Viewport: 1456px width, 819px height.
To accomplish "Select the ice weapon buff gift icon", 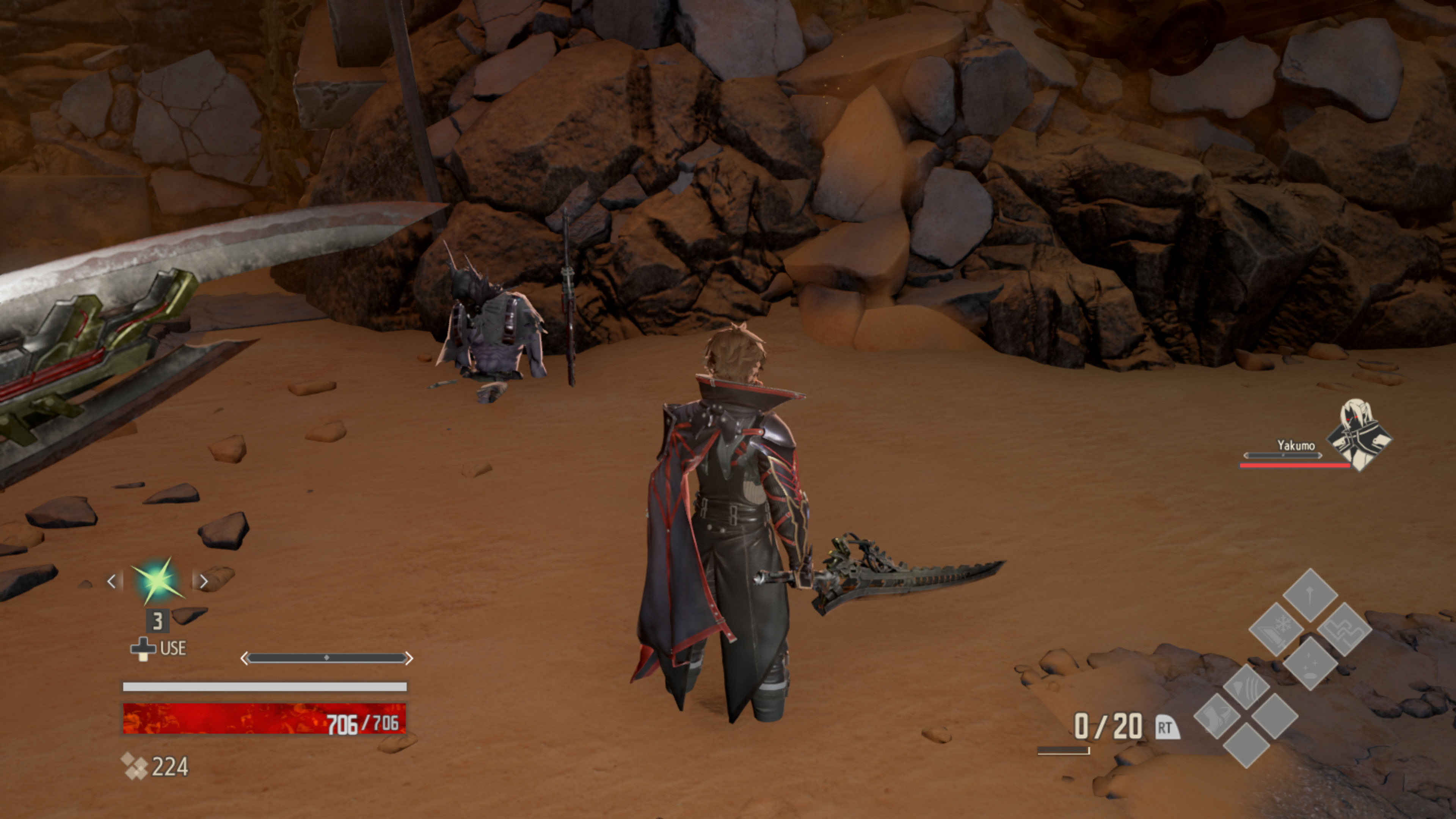I will click(x=1277, y=630).
